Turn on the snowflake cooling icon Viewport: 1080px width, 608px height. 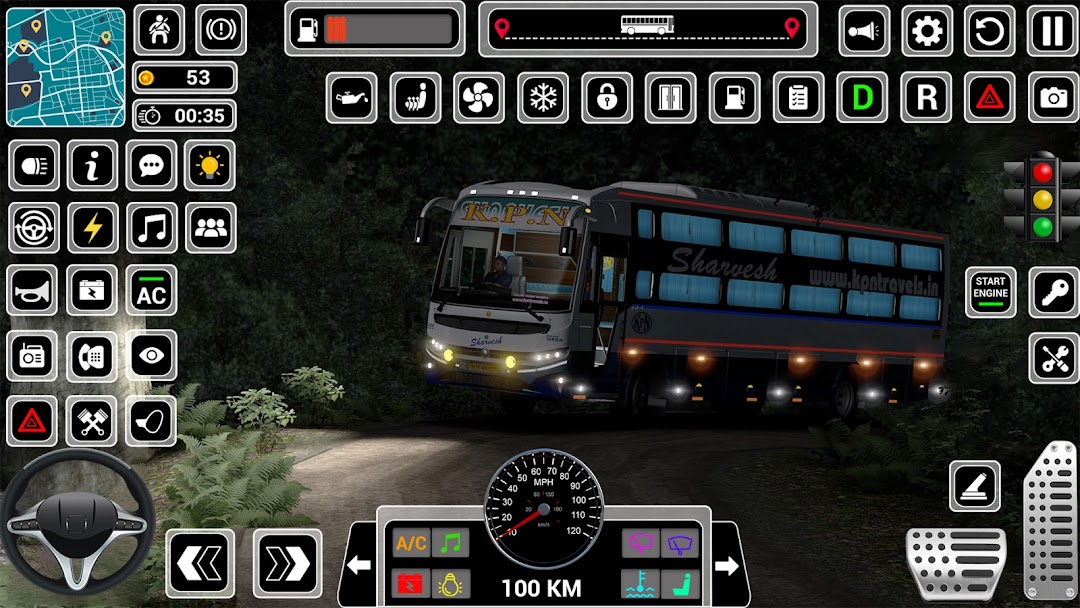(x=543, y=98)
